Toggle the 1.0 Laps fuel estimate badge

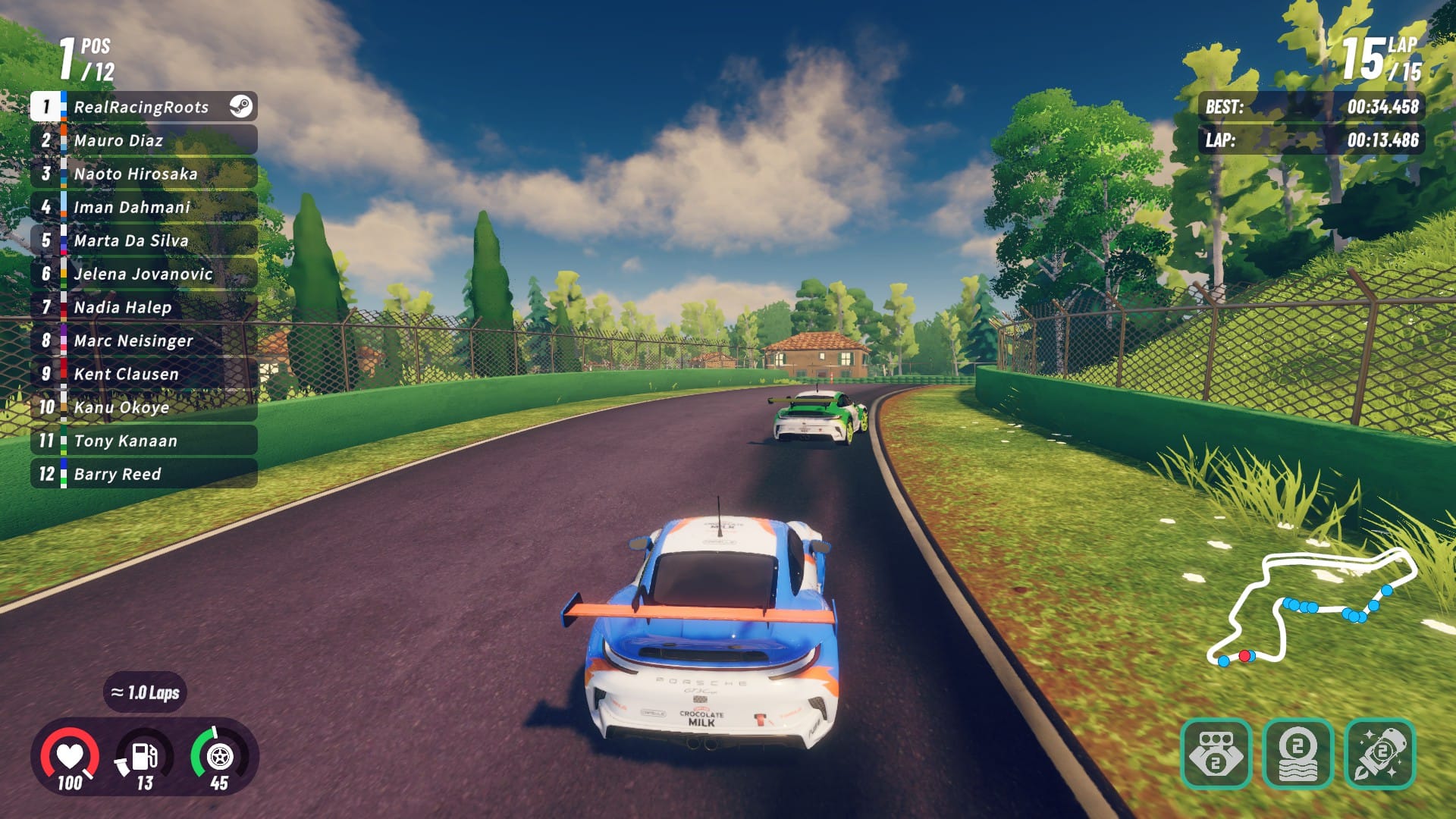coord(146,692)
